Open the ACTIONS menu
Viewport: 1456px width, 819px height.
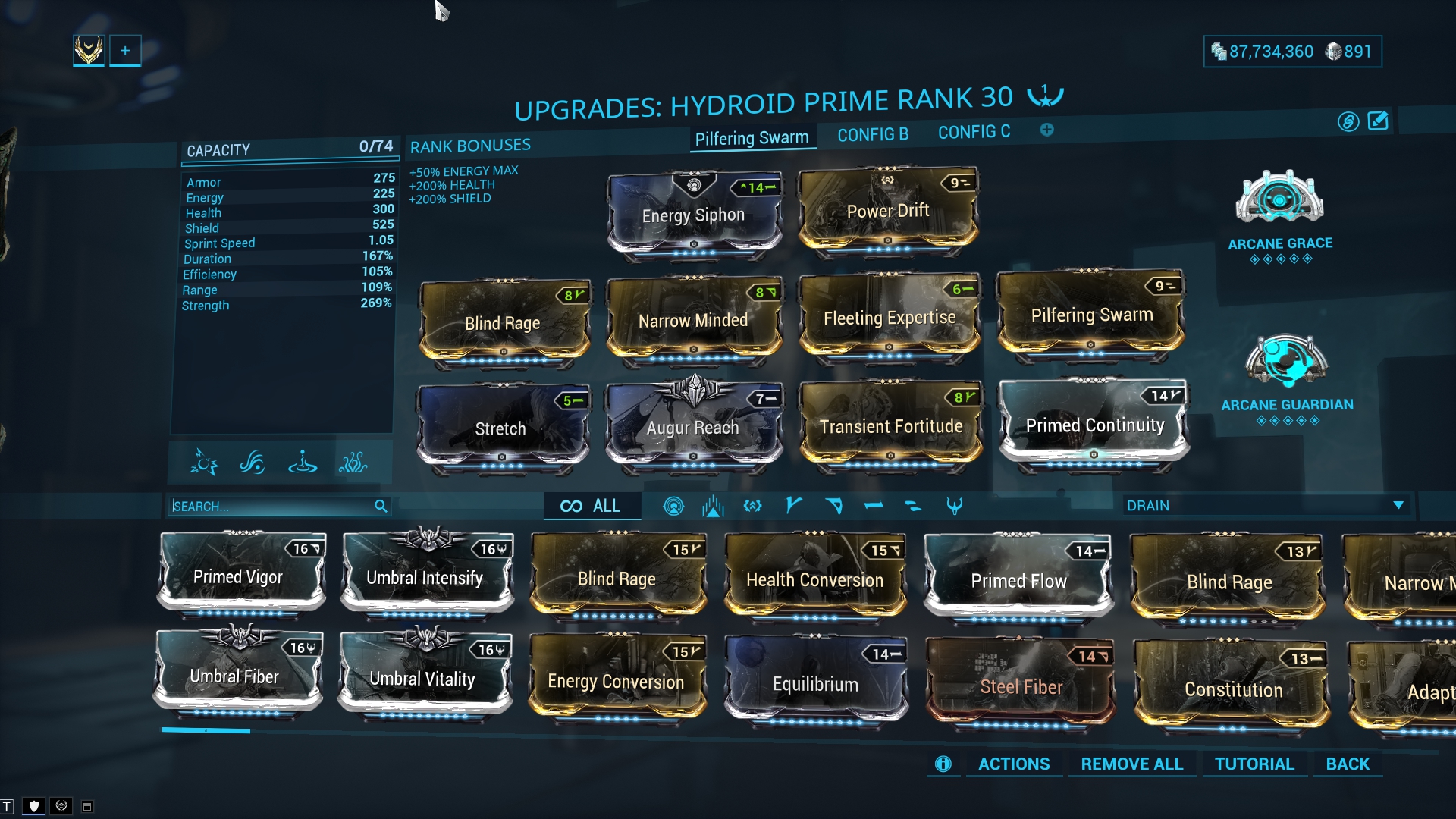point(1013,764)
